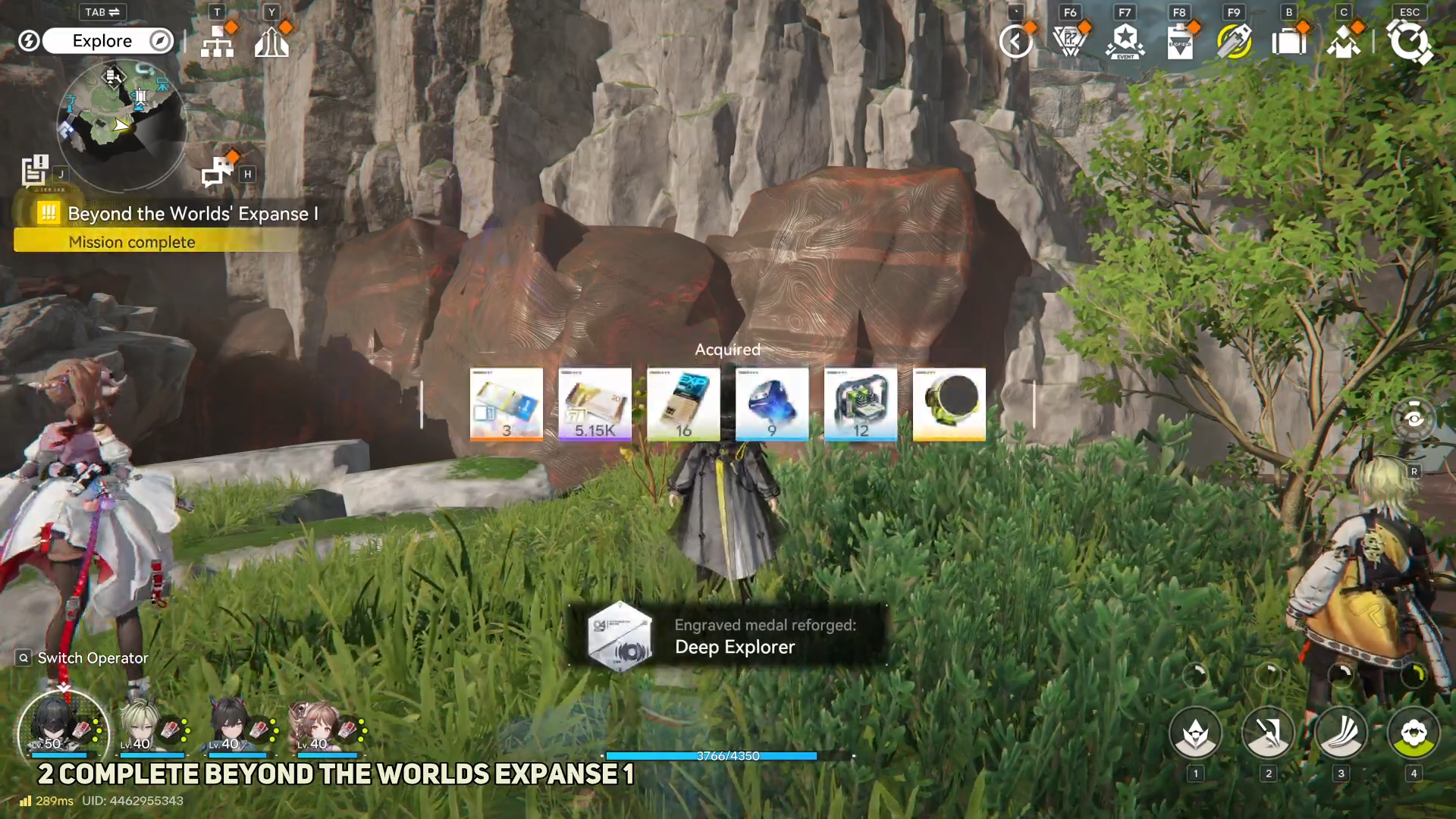Switch to the level 50 operator portrait
1456x819 pixels.
(x=62, y=730)
